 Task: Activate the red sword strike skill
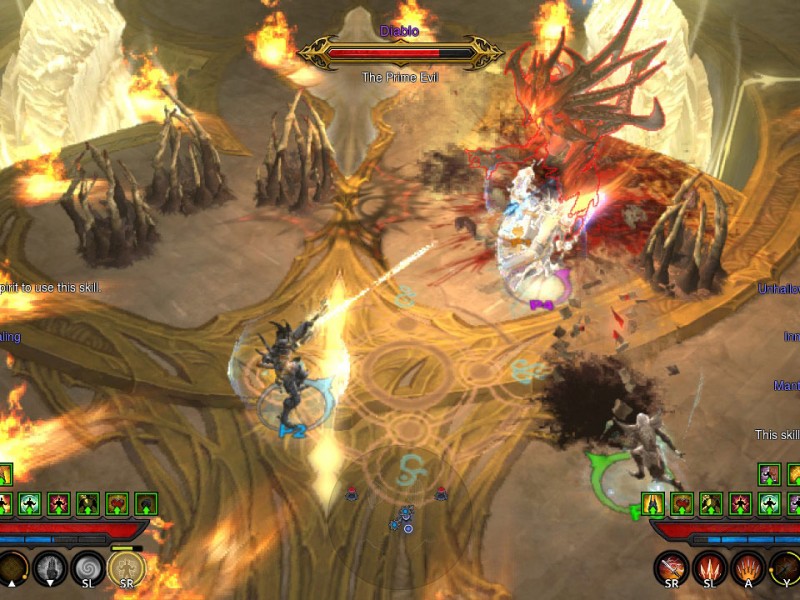pos(672,569)
